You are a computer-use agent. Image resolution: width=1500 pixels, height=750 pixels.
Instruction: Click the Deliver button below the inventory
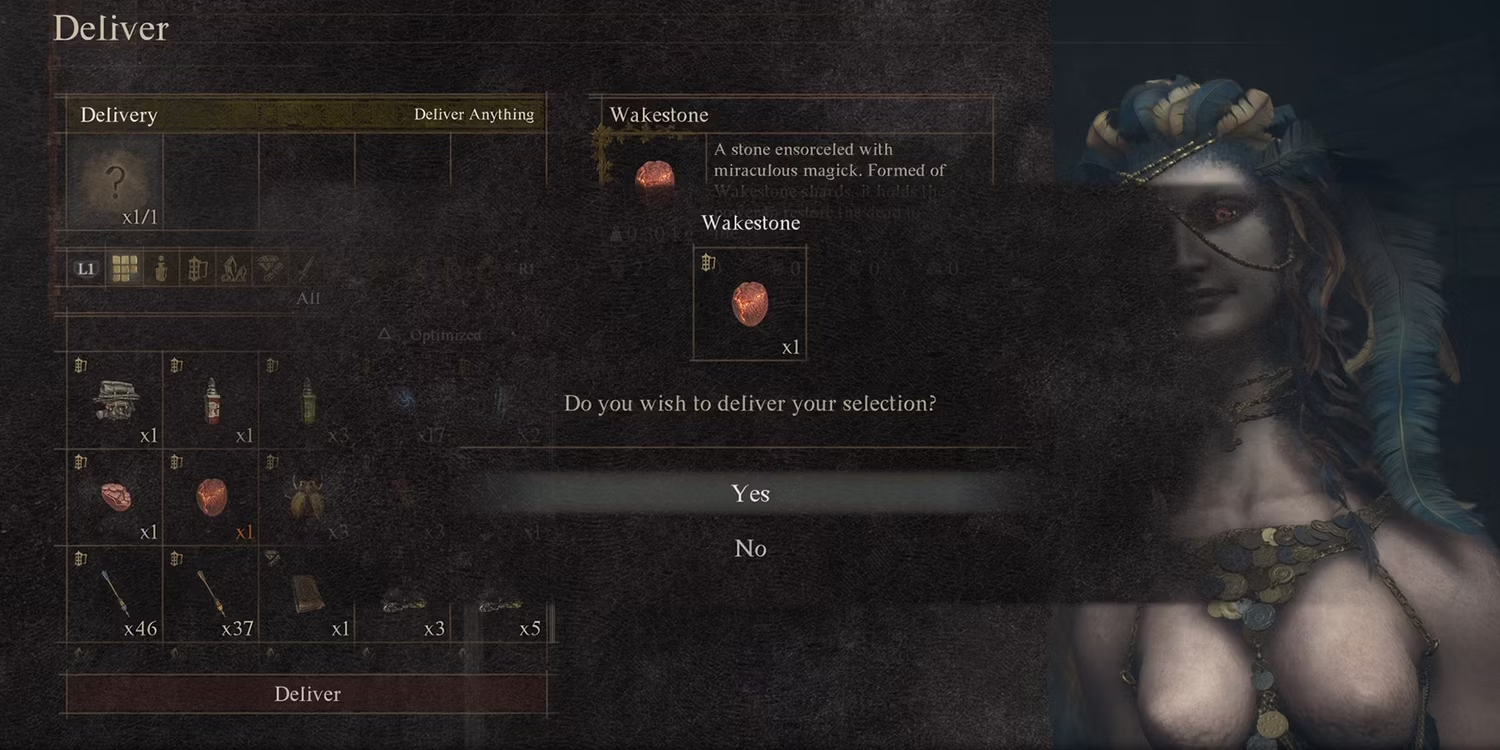pyautogui.click(x=307, y=694)
